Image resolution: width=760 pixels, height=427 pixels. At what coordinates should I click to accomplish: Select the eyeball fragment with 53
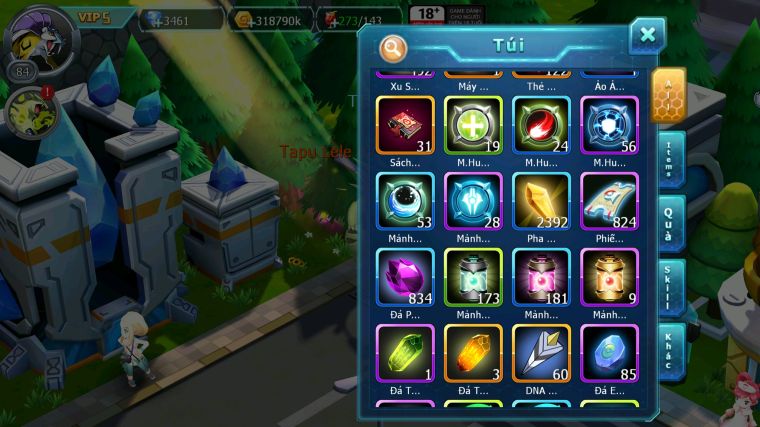405,202
